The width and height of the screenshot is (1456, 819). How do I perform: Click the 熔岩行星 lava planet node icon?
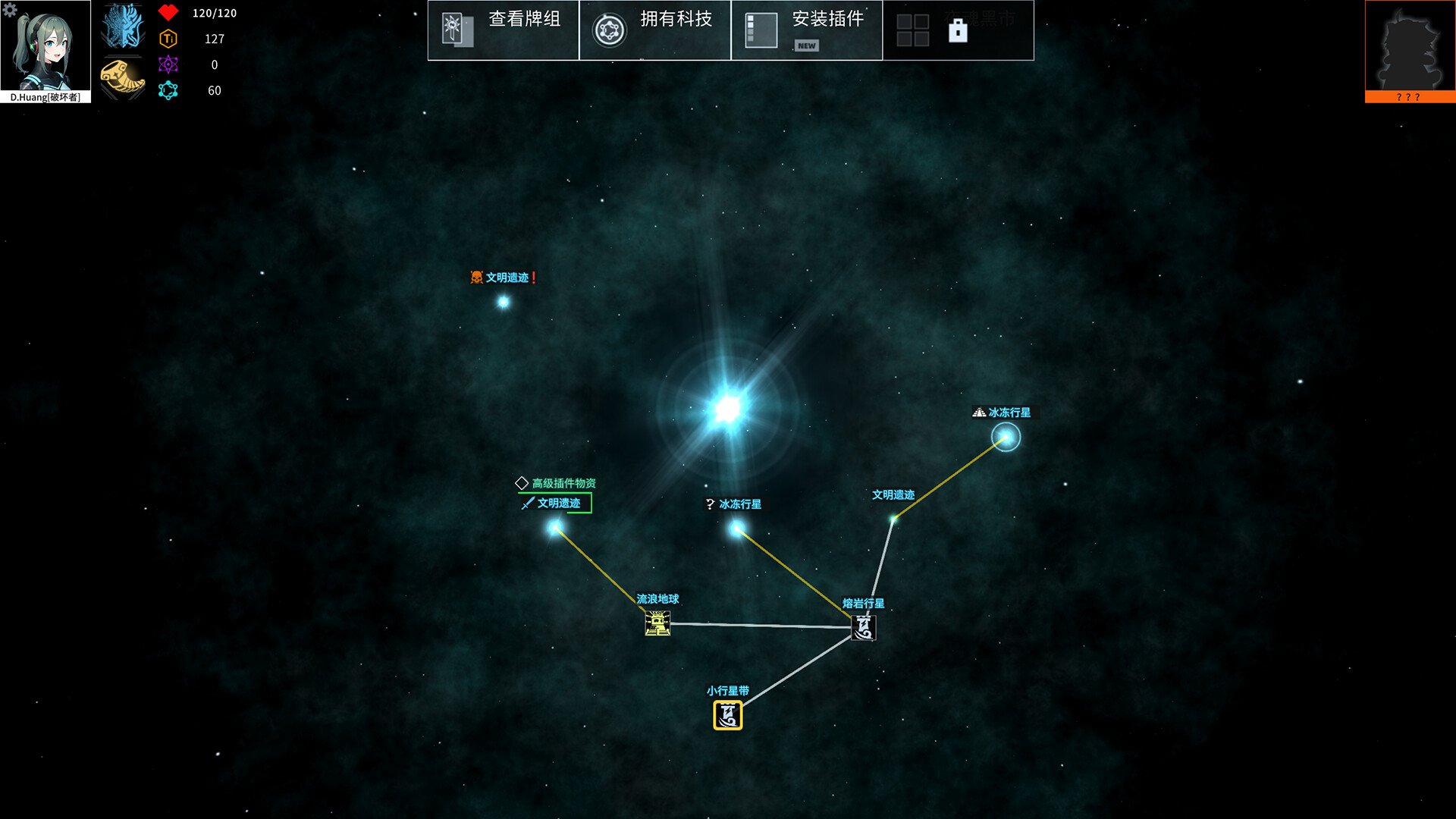click(863, 628)
